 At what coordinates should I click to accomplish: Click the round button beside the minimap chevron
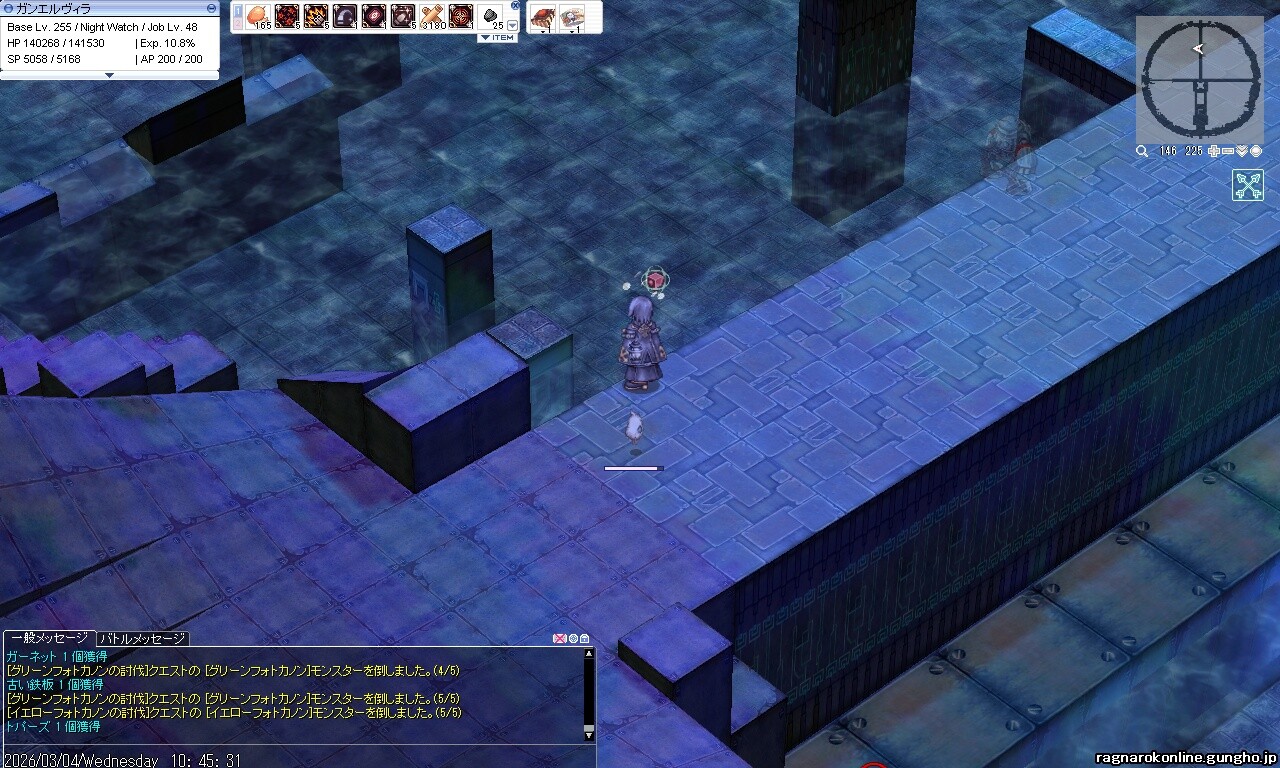pyautogui.click(x=1255, y=151)
